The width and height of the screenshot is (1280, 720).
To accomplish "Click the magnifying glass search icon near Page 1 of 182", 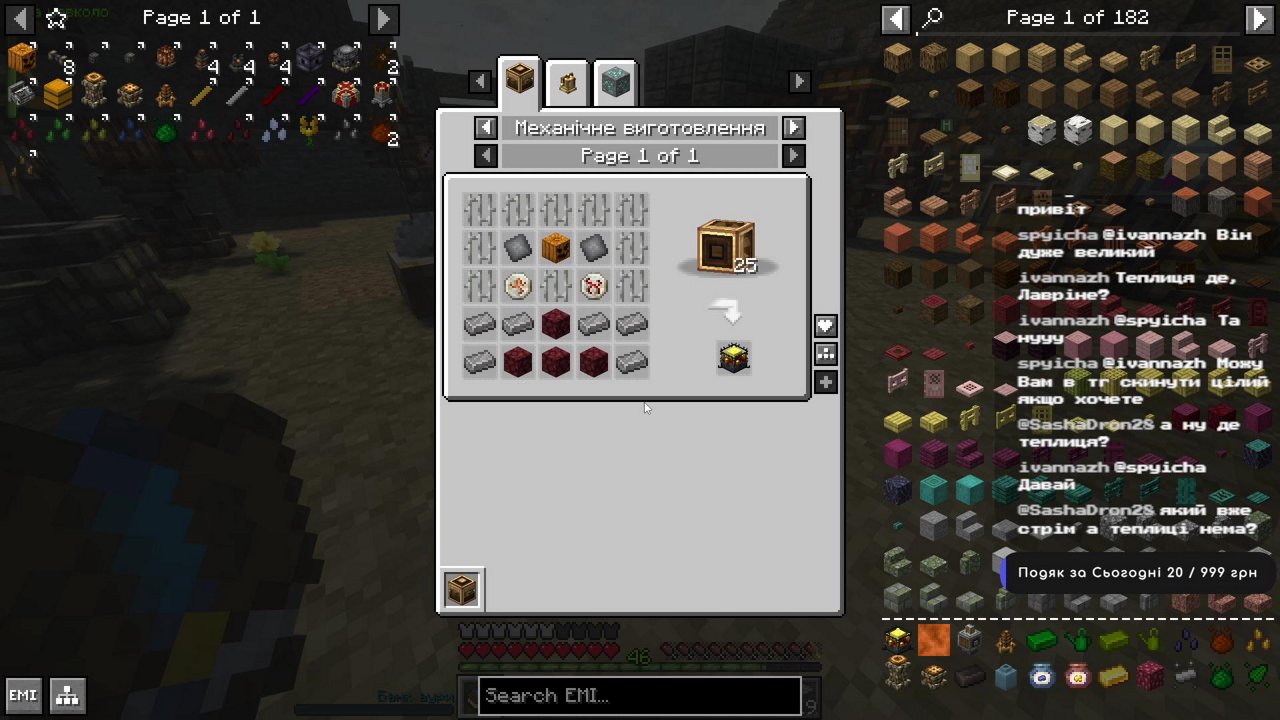I will pos(931,17).
